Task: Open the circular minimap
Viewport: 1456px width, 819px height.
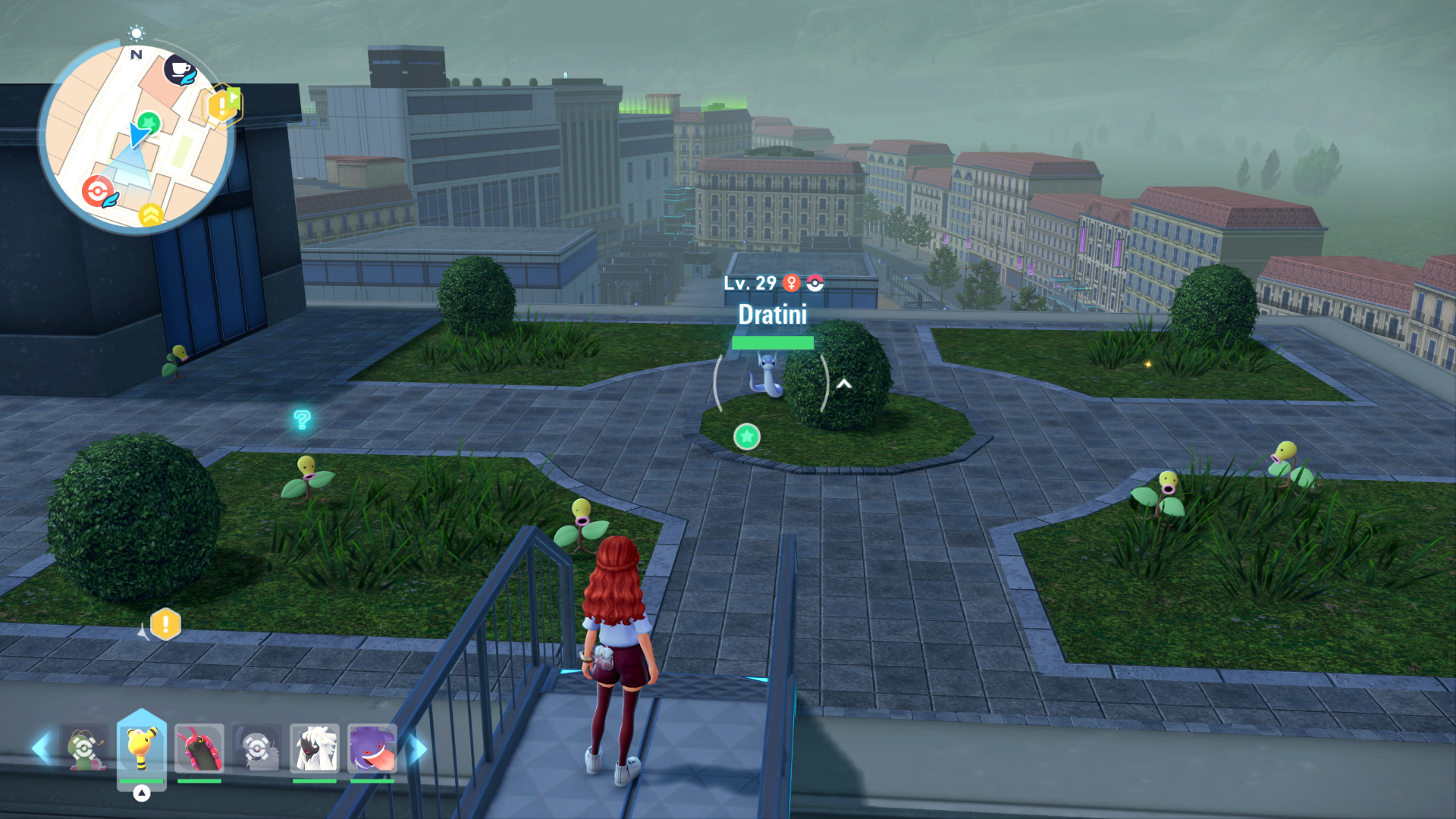Action: coord(136,136)
